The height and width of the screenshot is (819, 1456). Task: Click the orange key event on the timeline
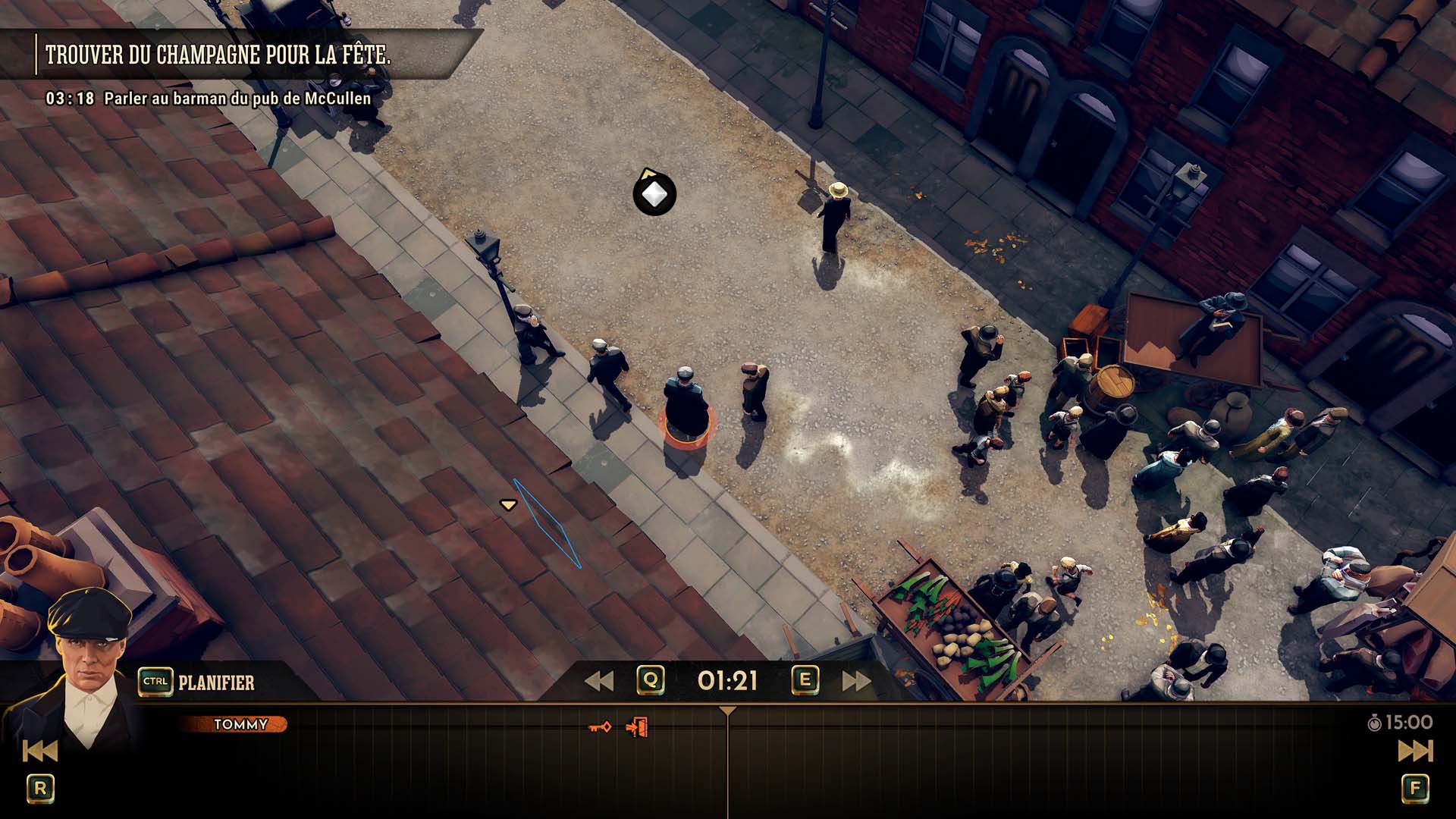pyautogui.click(x=600, y=728)
